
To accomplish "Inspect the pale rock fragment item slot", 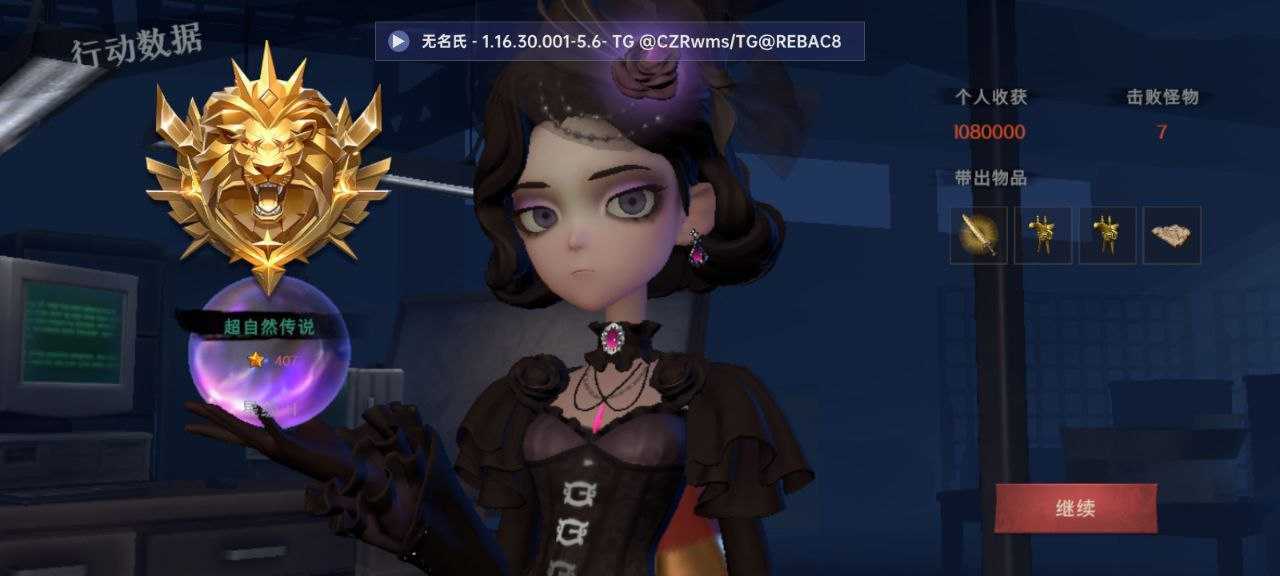I will [x=1171, y=235].
